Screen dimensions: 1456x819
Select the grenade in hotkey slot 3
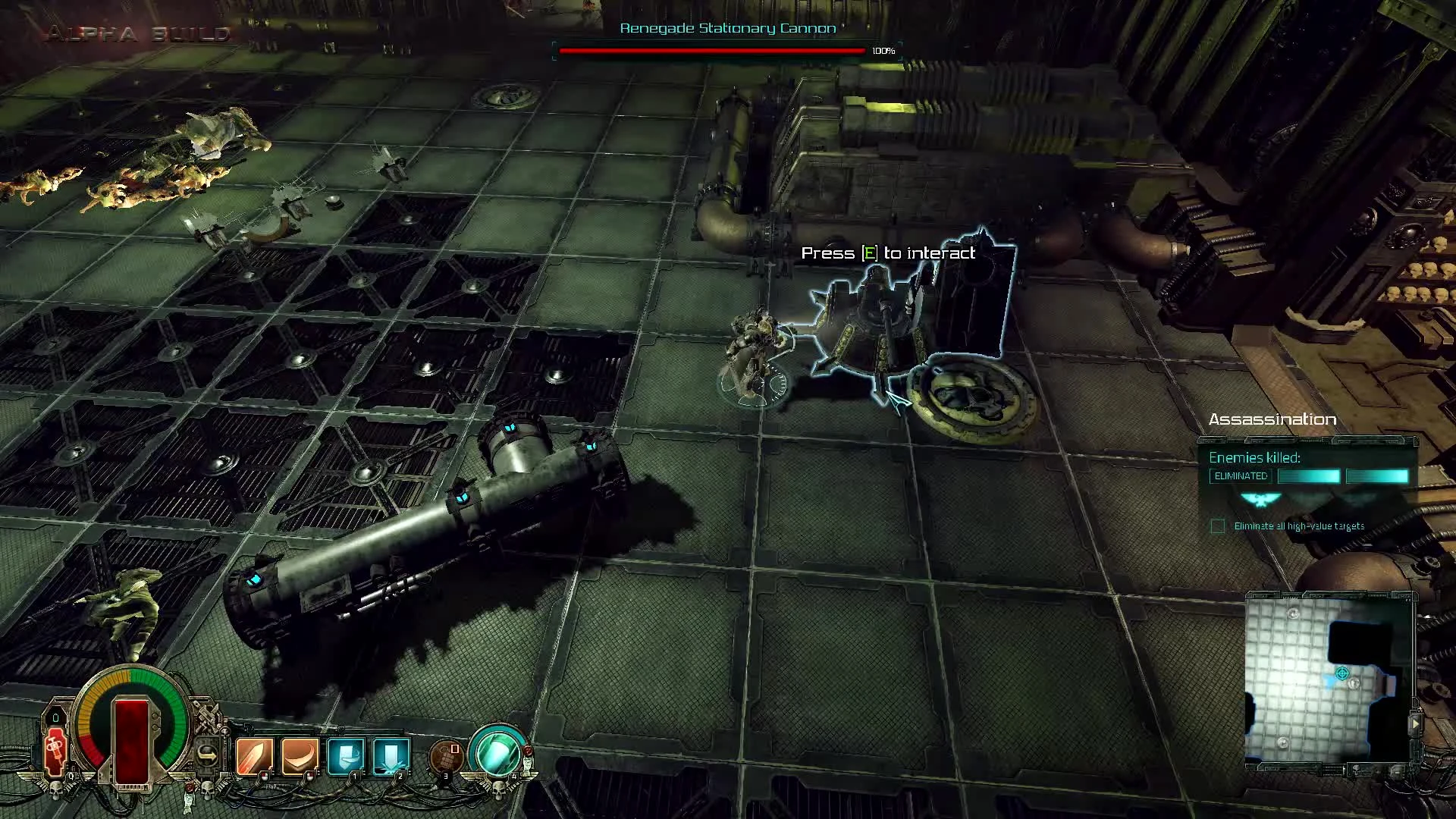click(444, 757)
